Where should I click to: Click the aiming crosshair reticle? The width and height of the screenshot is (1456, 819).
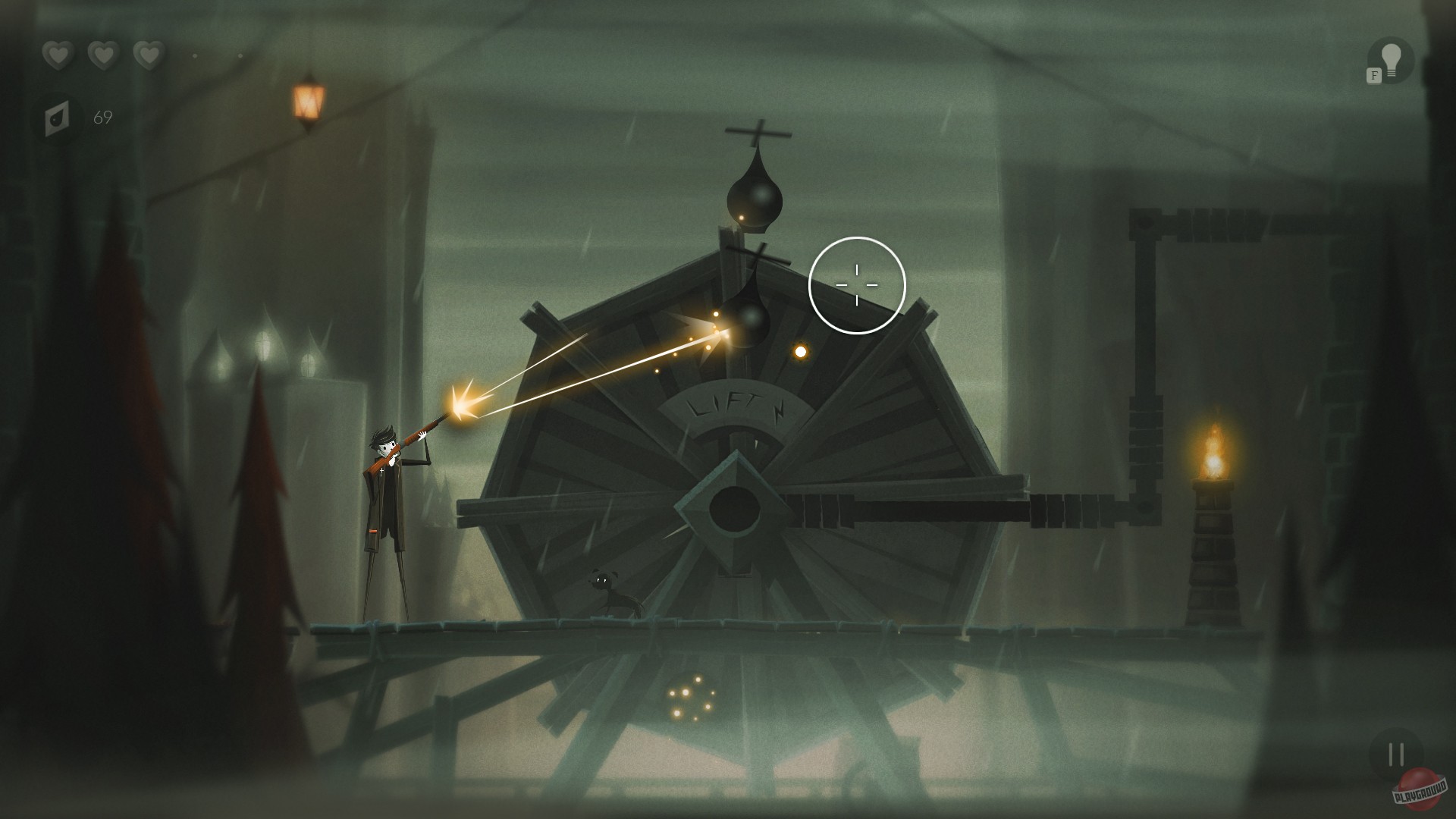(x=855, y=284)
